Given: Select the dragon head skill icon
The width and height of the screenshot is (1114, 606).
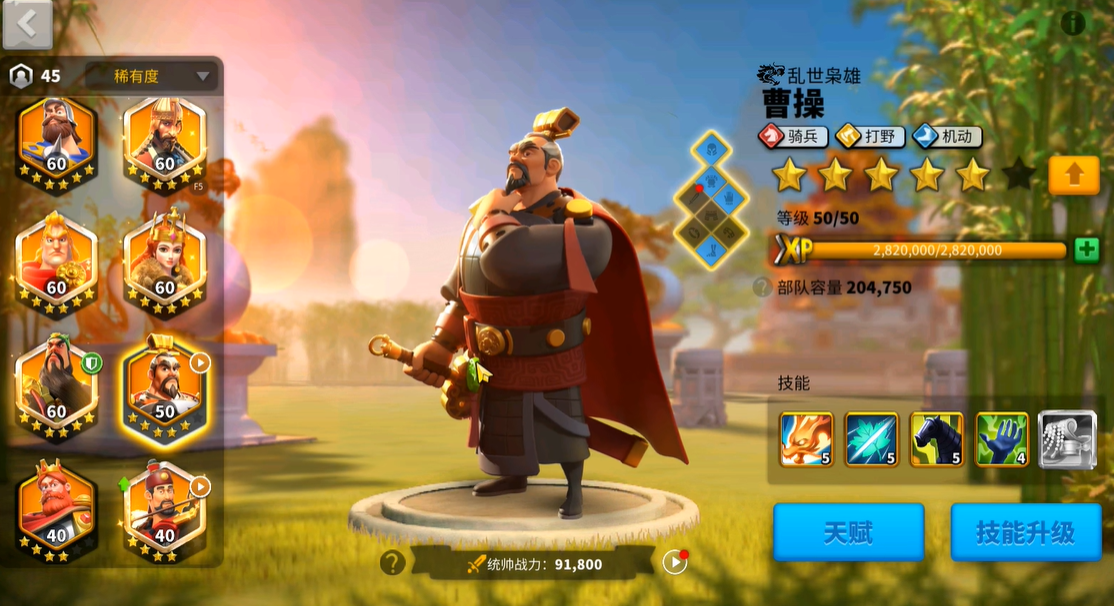Looking at the screenshot, I should (x=806, y=440).
